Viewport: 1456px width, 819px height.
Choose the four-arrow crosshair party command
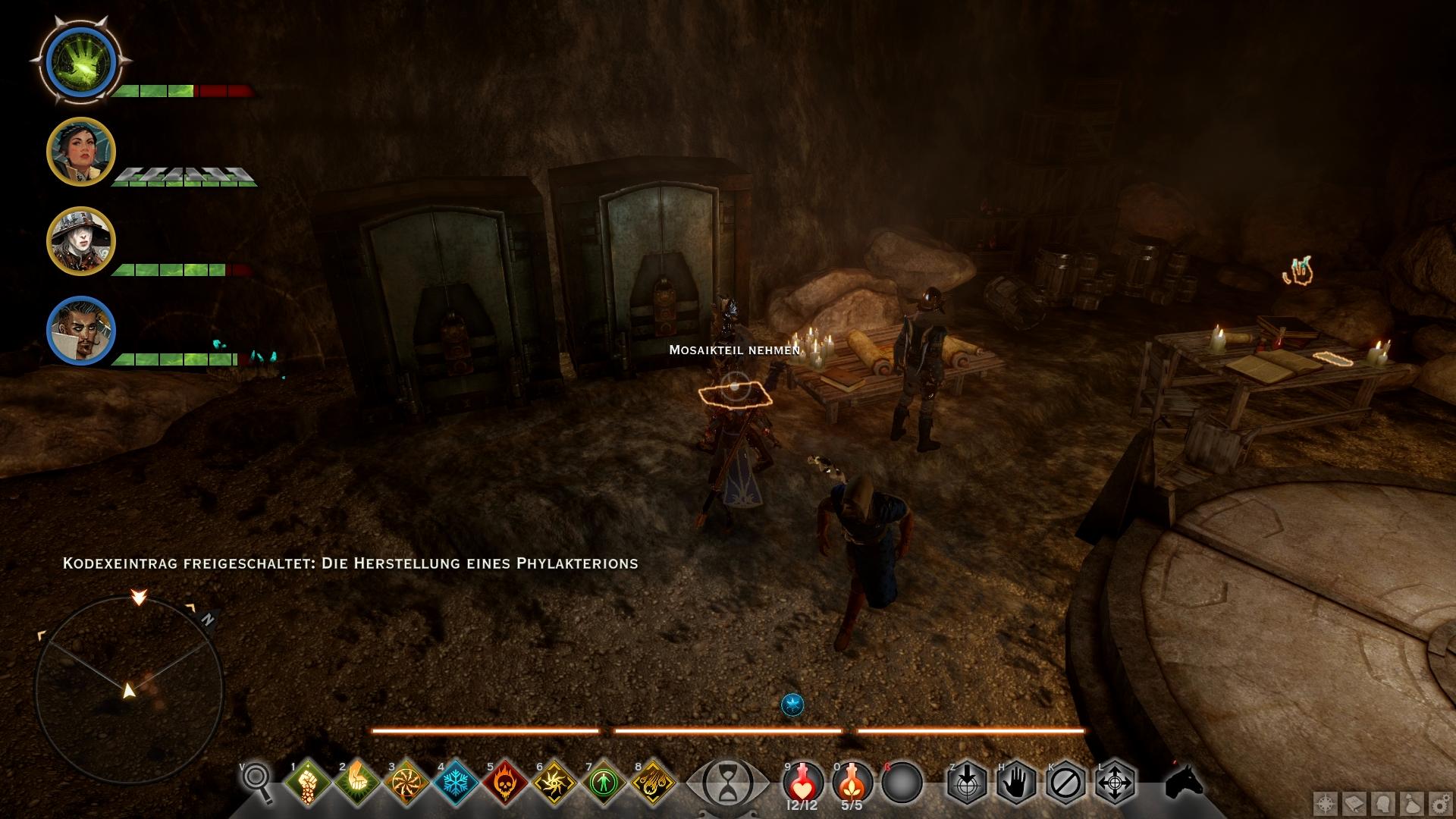(x=1115, y=781)
